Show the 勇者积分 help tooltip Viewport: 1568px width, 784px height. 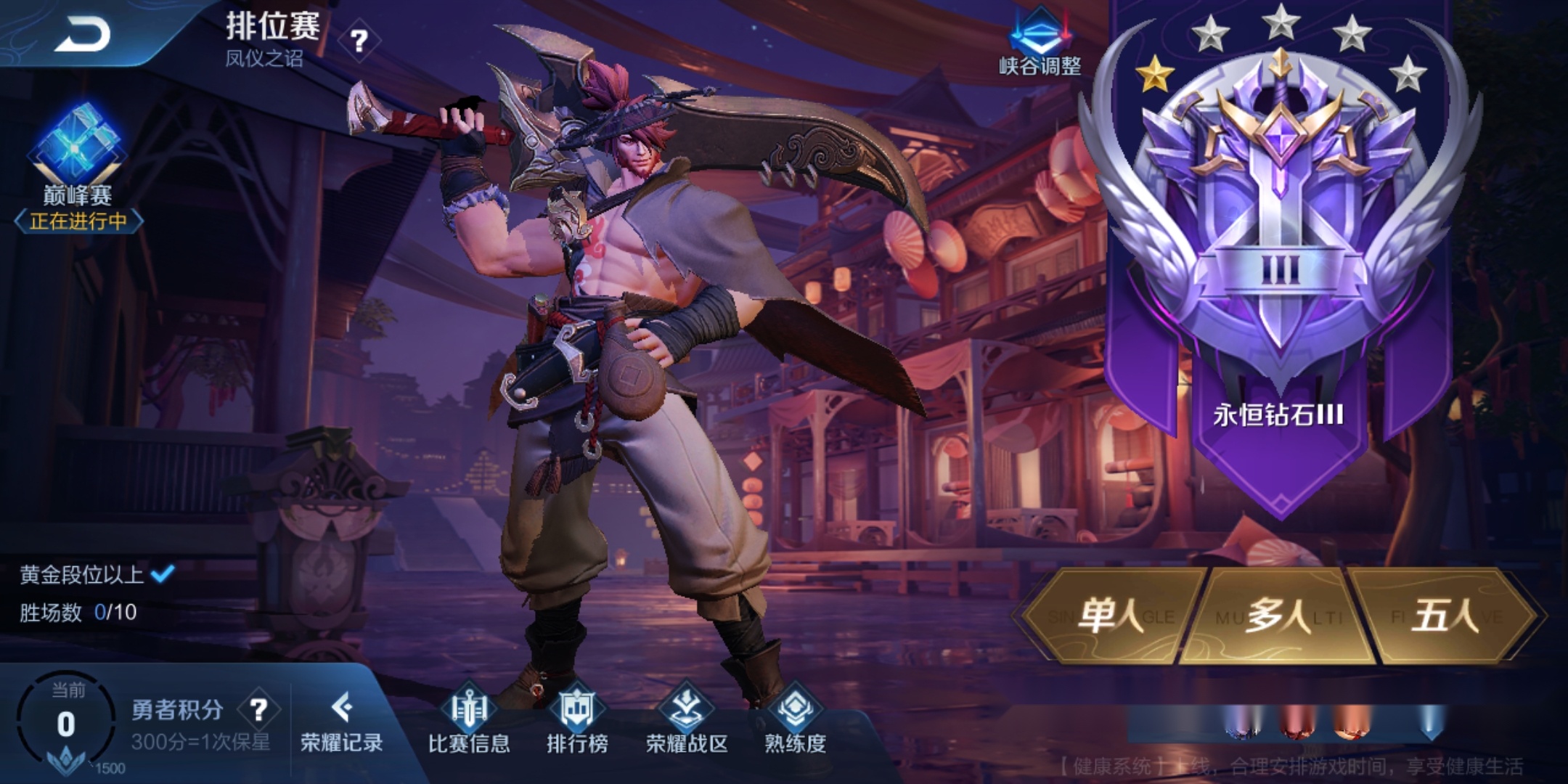258,709
